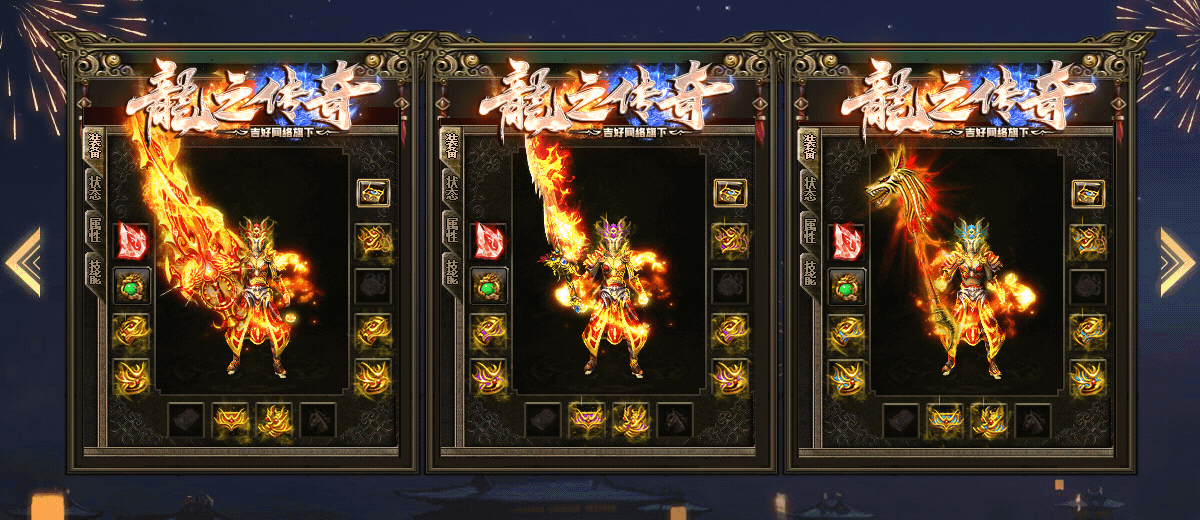Screen dimensions: 1200x520
Task: Select green gem slot in the flaming sword panel
Action: 490,285
